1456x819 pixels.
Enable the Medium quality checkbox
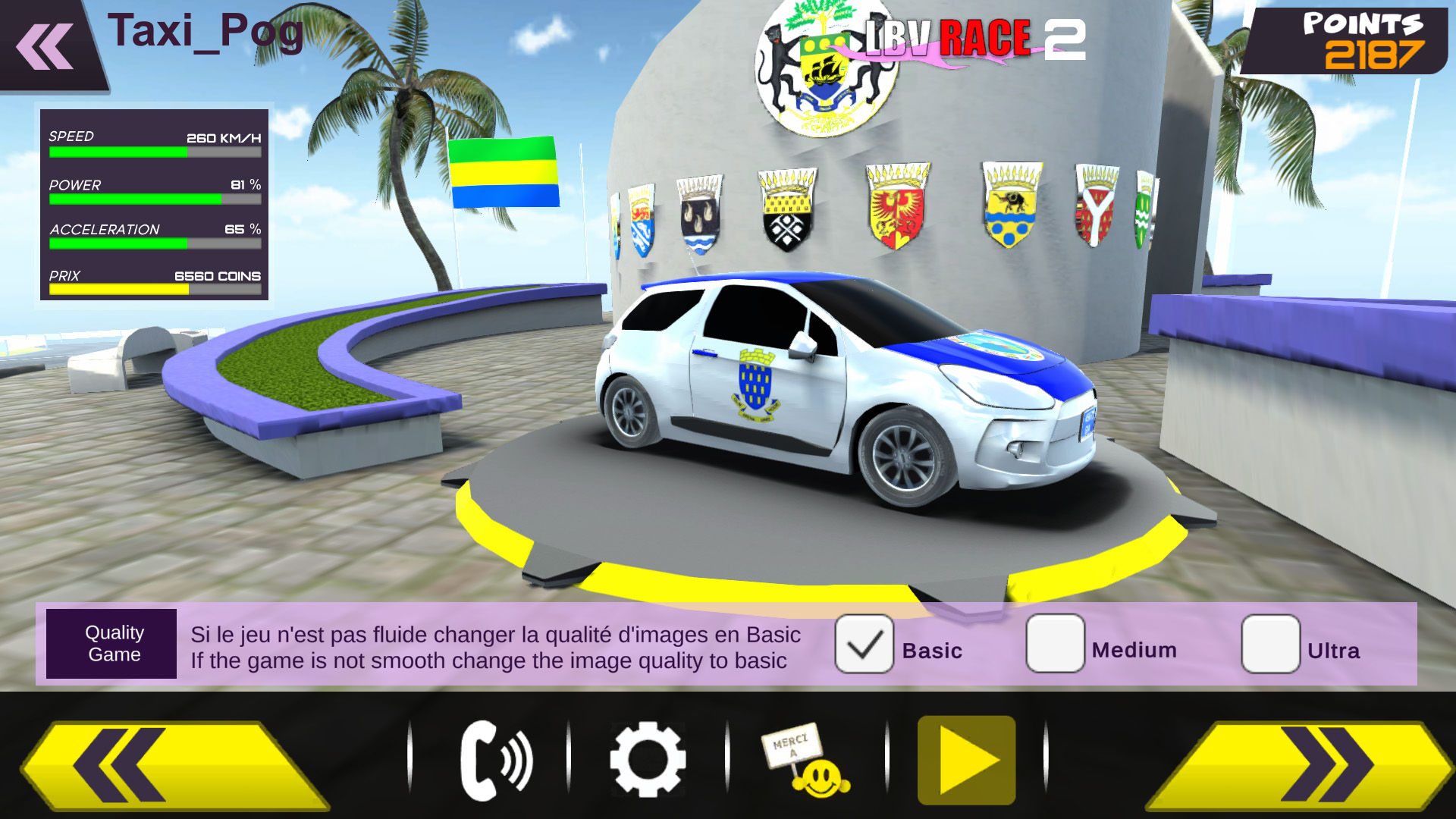pos(1055,644)
